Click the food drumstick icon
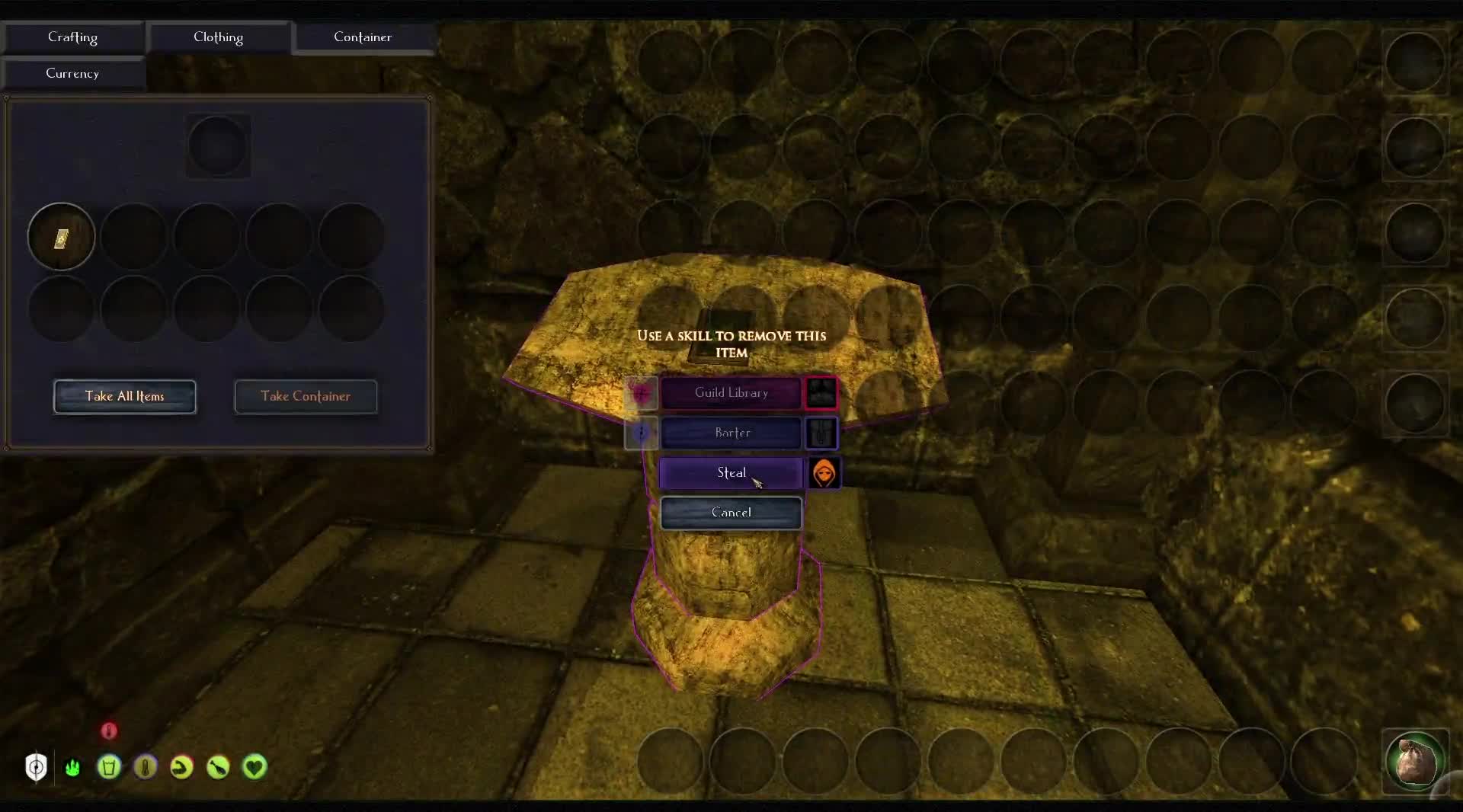The width and height of the screenshot is (1463, 812). 217,768
